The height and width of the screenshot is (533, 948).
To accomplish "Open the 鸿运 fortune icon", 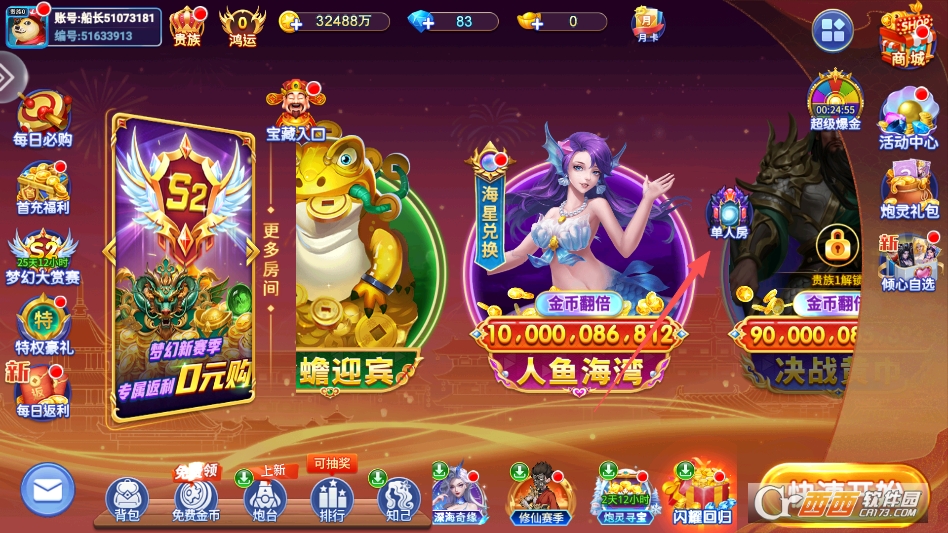I will (242, 24).
